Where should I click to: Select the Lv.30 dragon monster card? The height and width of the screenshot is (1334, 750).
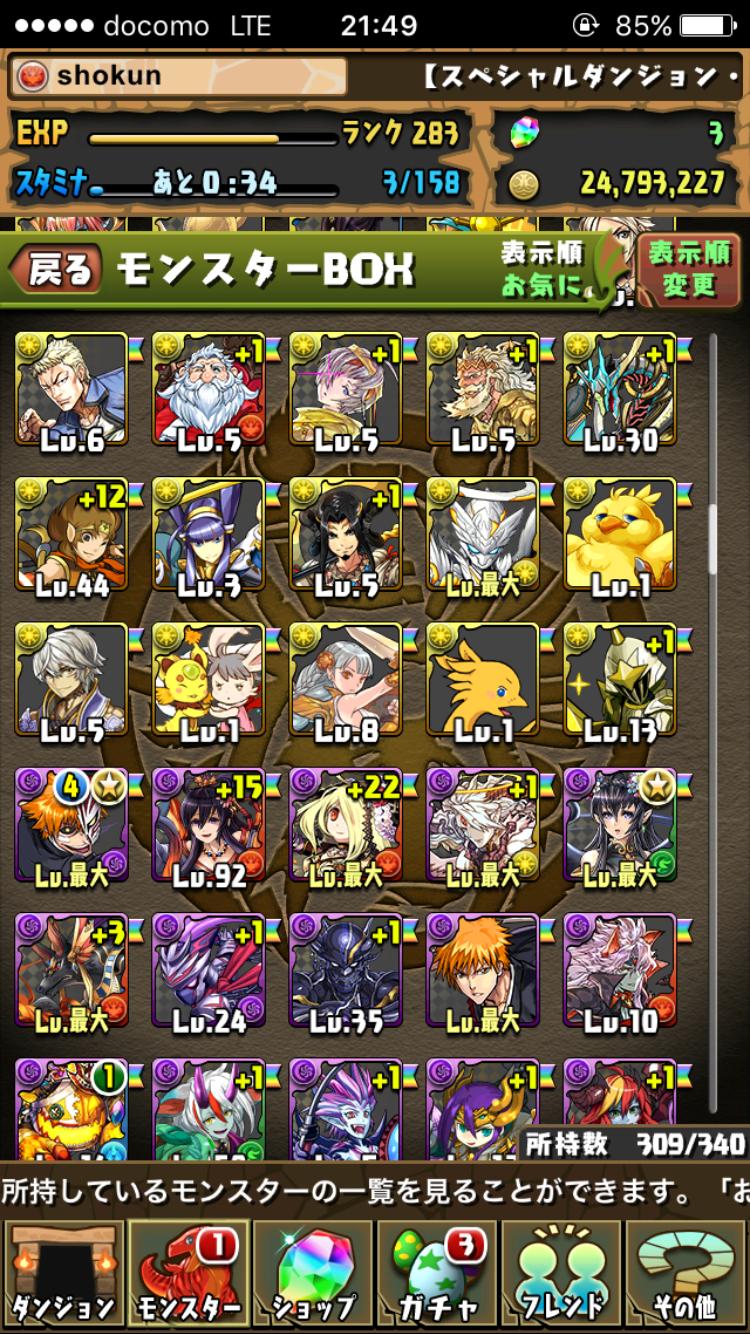point(621,390)
